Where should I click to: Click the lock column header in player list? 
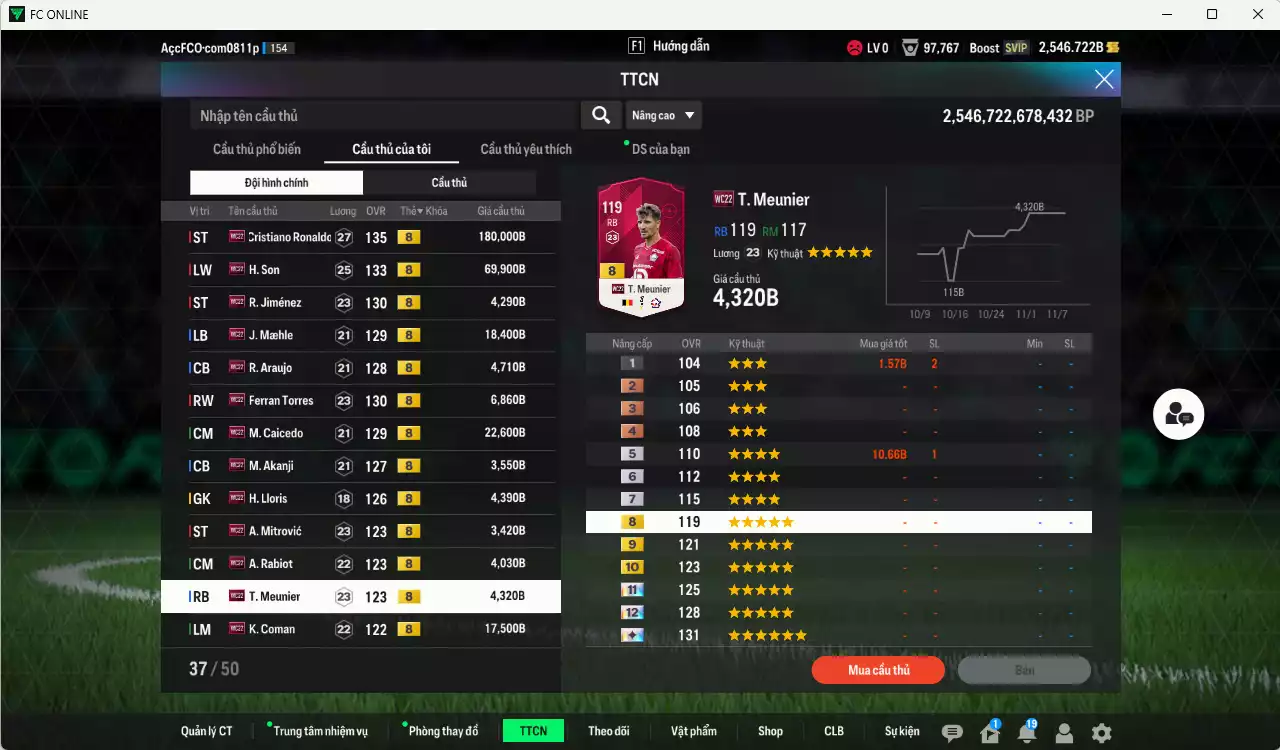(x=434, y=211)
